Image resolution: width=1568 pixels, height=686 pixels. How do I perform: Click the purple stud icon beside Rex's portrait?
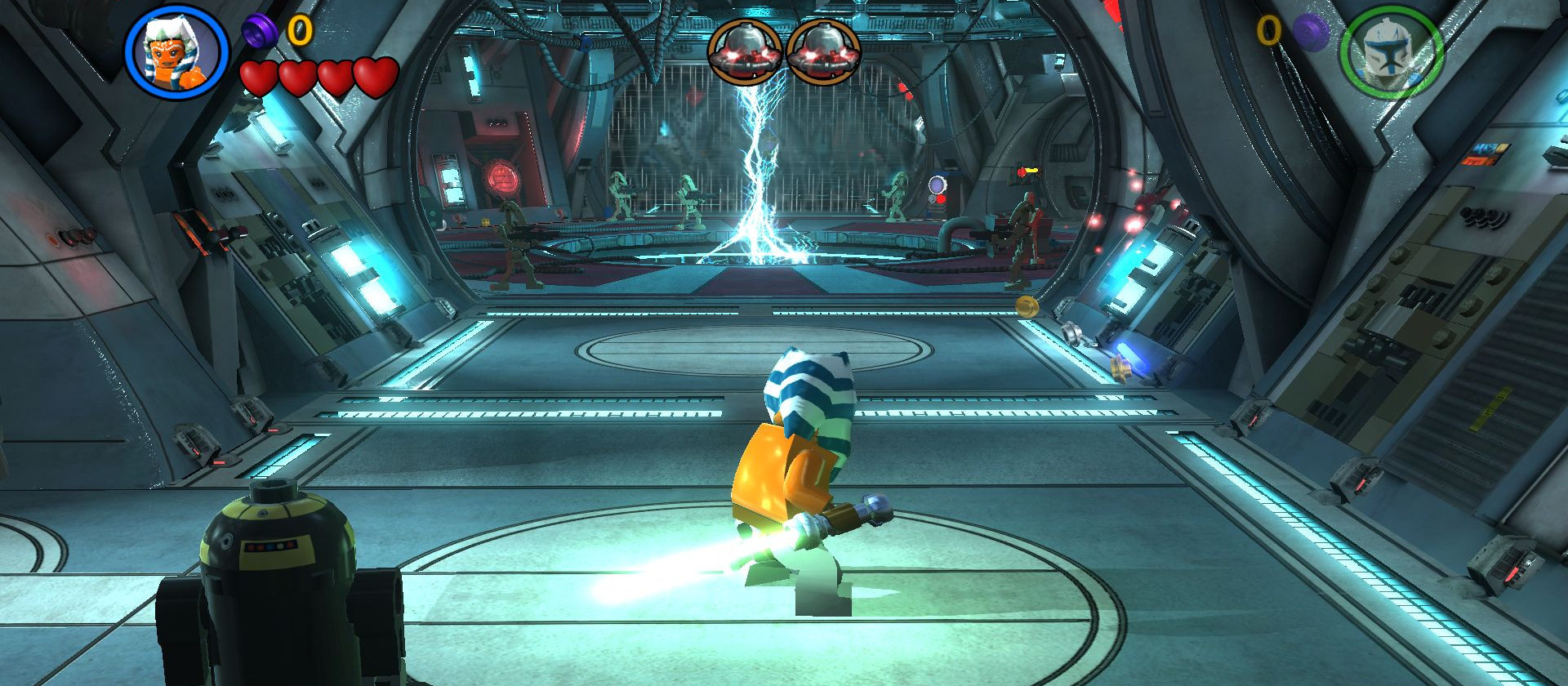tap(1310, 33)
